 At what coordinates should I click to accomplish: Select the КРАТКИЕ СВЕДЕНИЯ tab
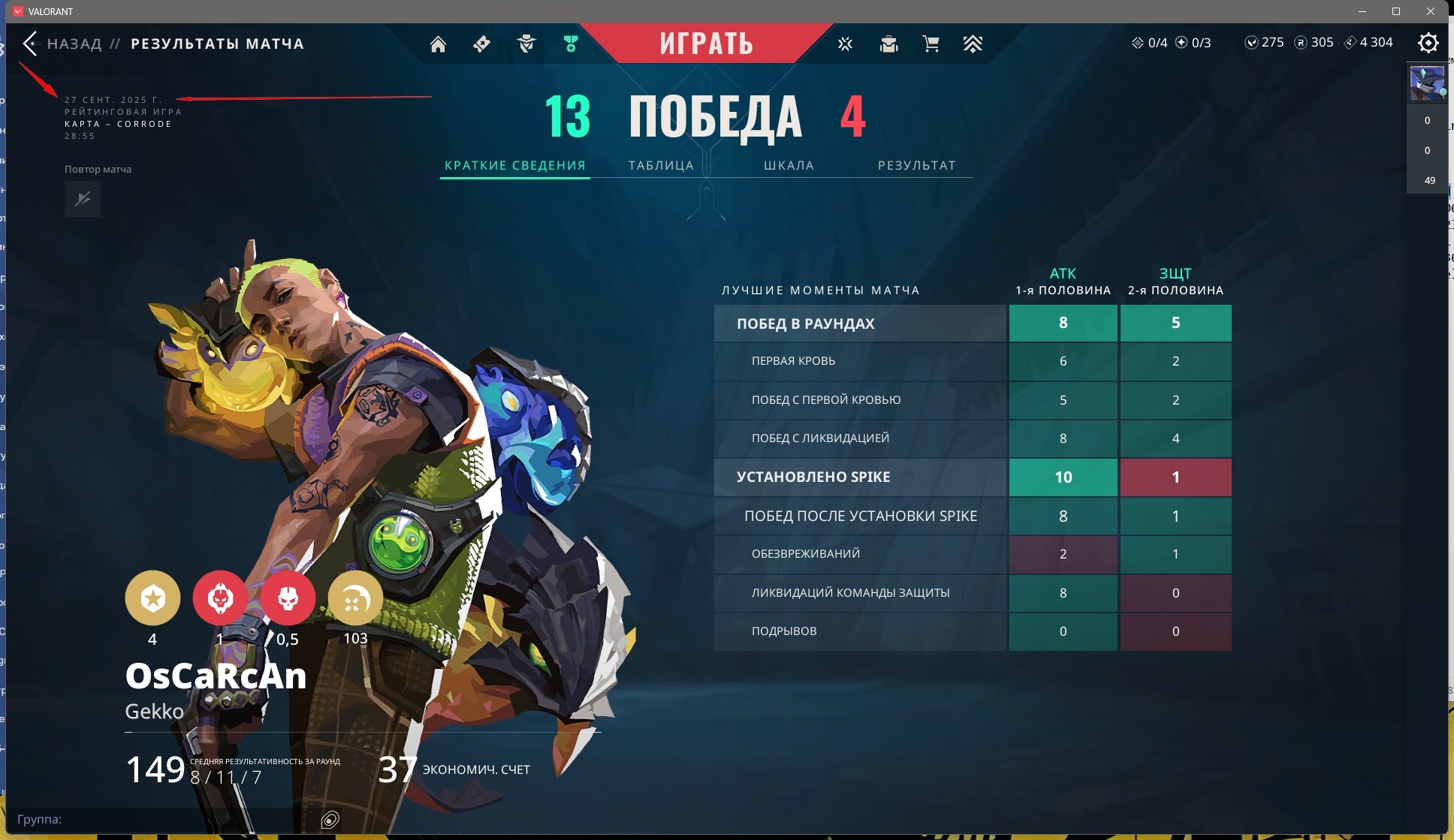coord(514,165)
